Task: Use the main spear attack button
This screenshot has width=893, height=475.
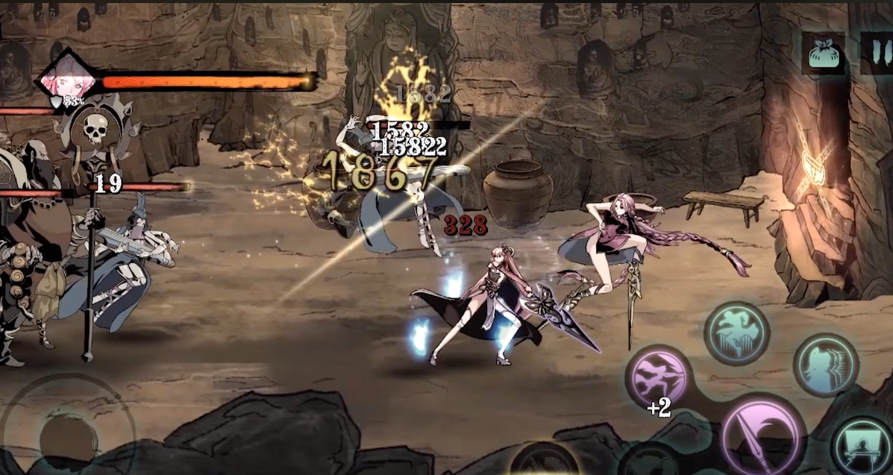Action: [758, 435]
